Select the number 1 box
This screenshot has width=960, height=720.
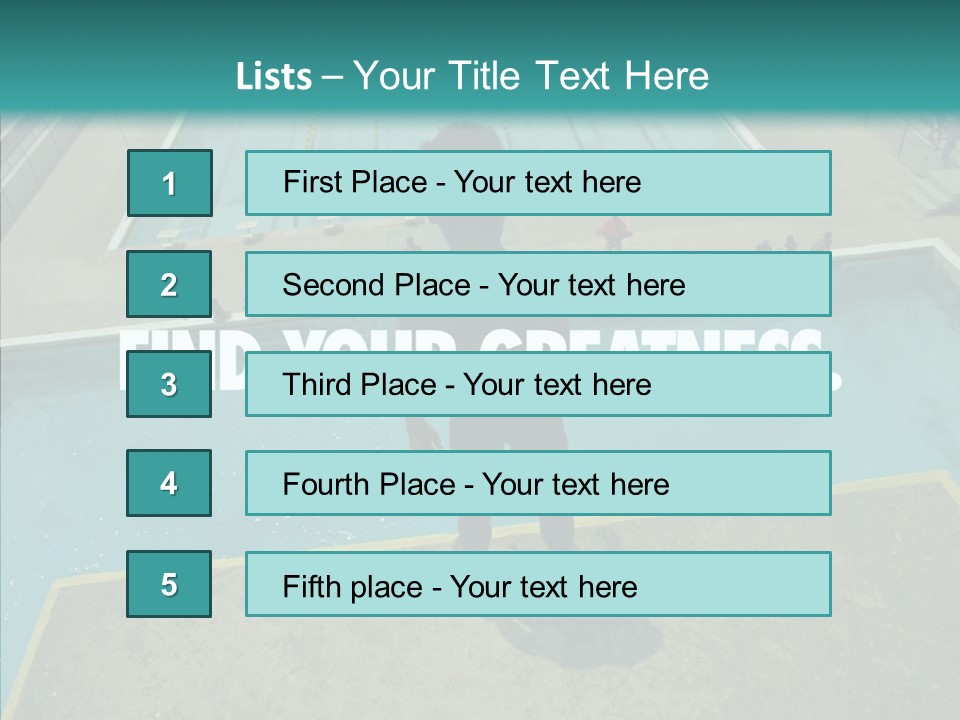[x=169, y=183]
